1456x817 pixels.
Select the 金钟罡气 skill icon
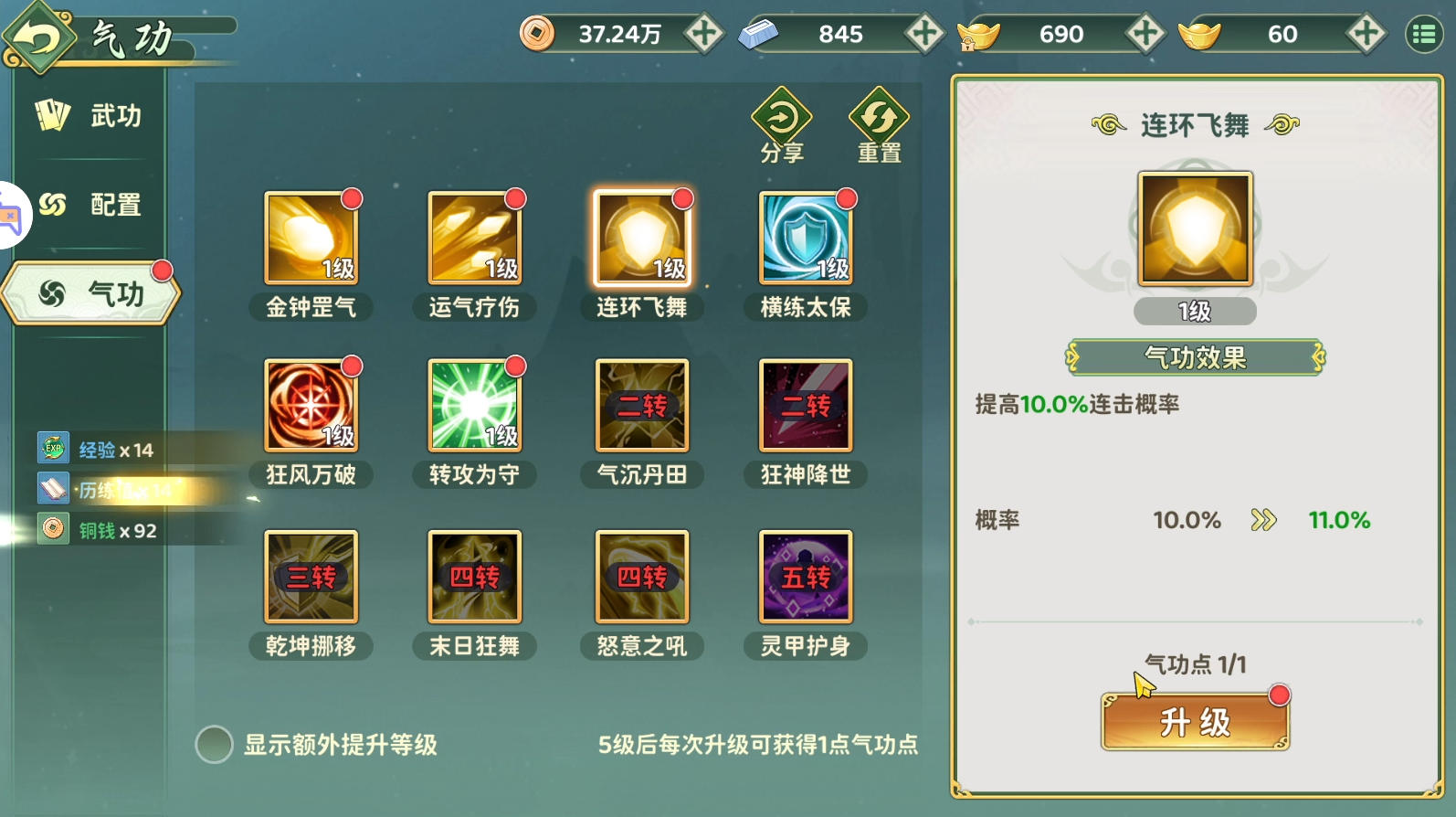click(311, 239)
